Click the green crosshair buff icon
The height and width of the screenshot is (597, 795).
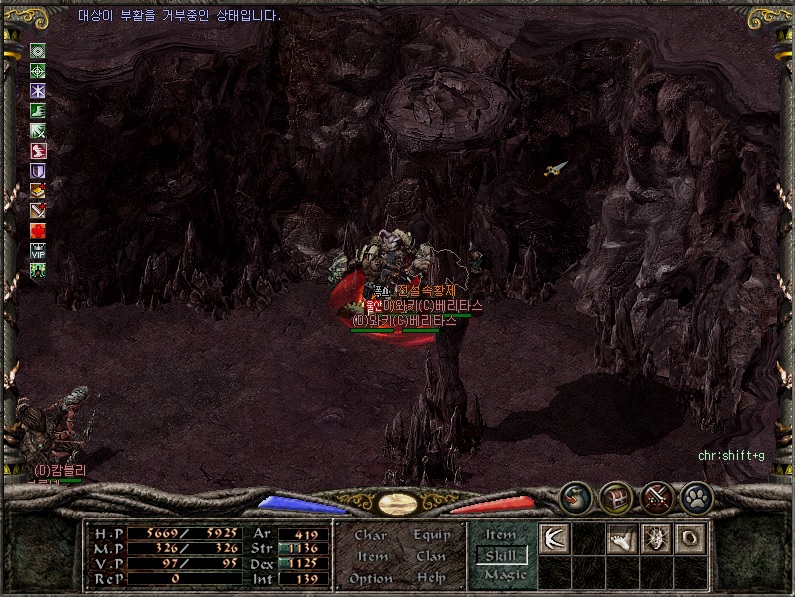38,71
